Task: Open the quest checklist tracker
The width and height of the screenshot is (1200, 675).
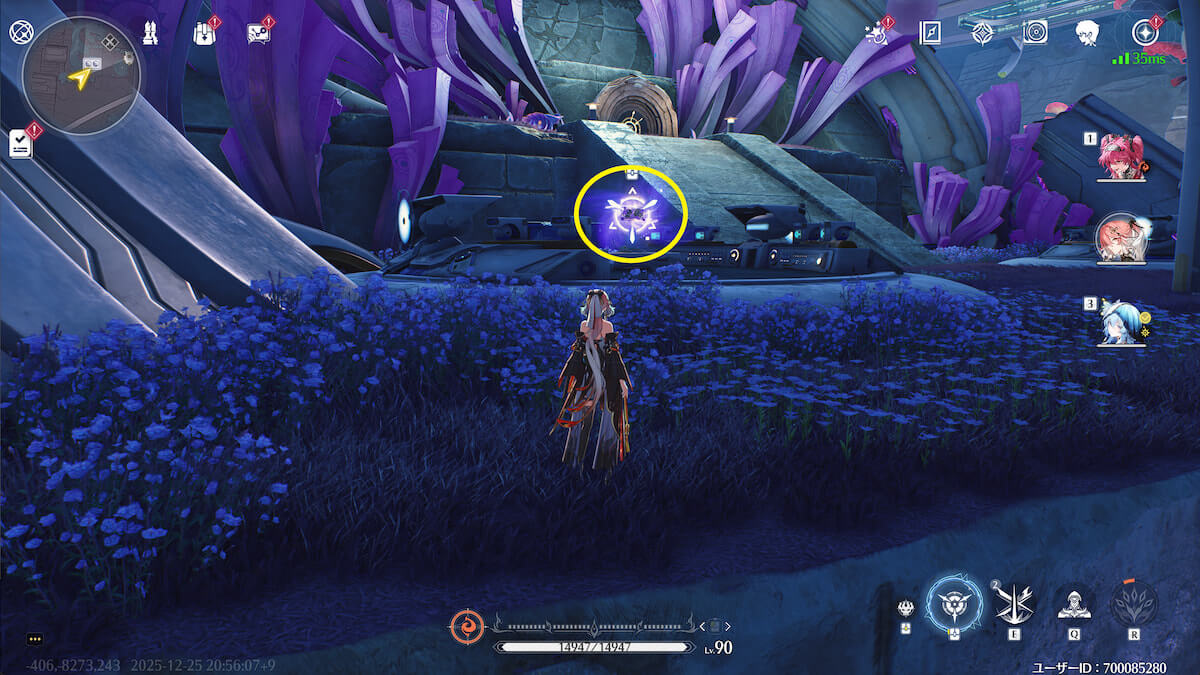Action: tap(21, 143)
